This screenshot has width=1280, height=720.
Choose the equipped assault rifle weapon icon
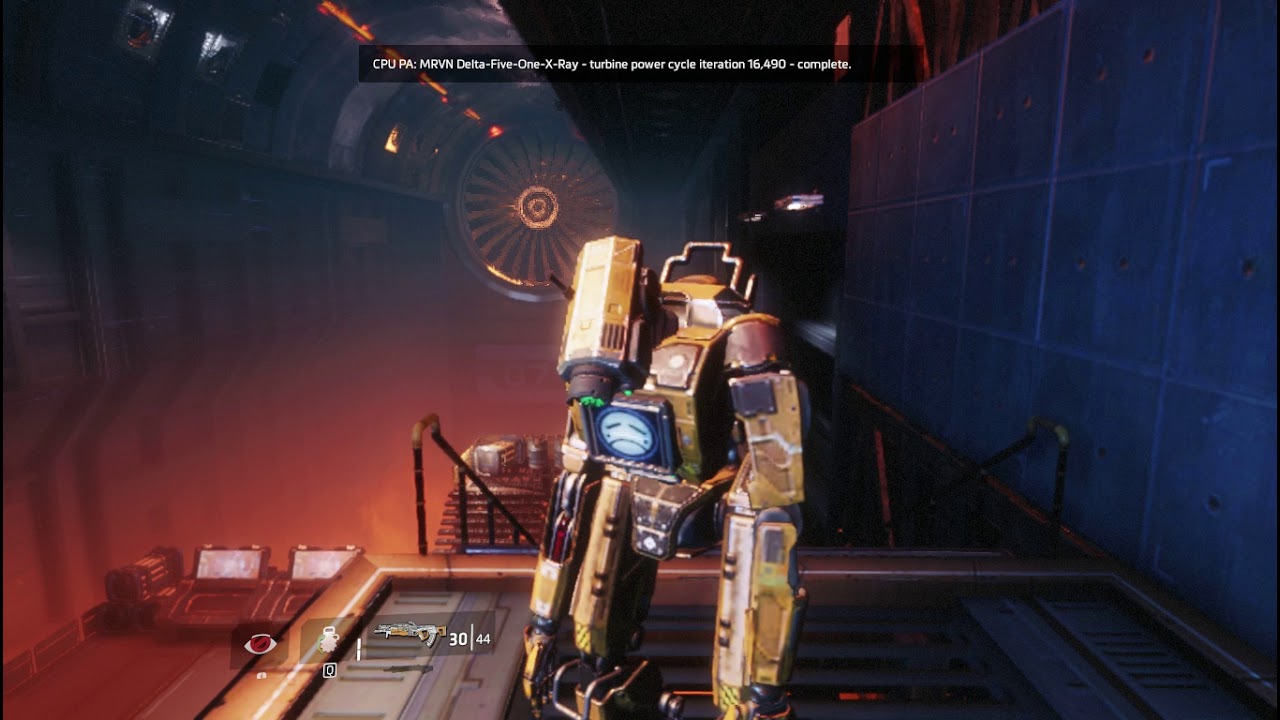click(x=409, y=635)
